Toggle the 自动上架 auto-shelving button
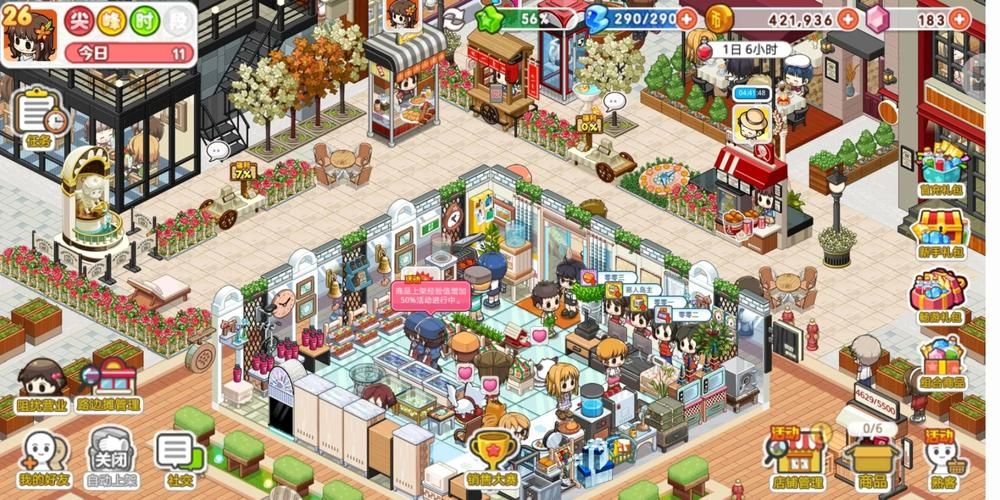The height and width of the screenshot is (500, 1000). pyautogui.click(x=110, y=453)
